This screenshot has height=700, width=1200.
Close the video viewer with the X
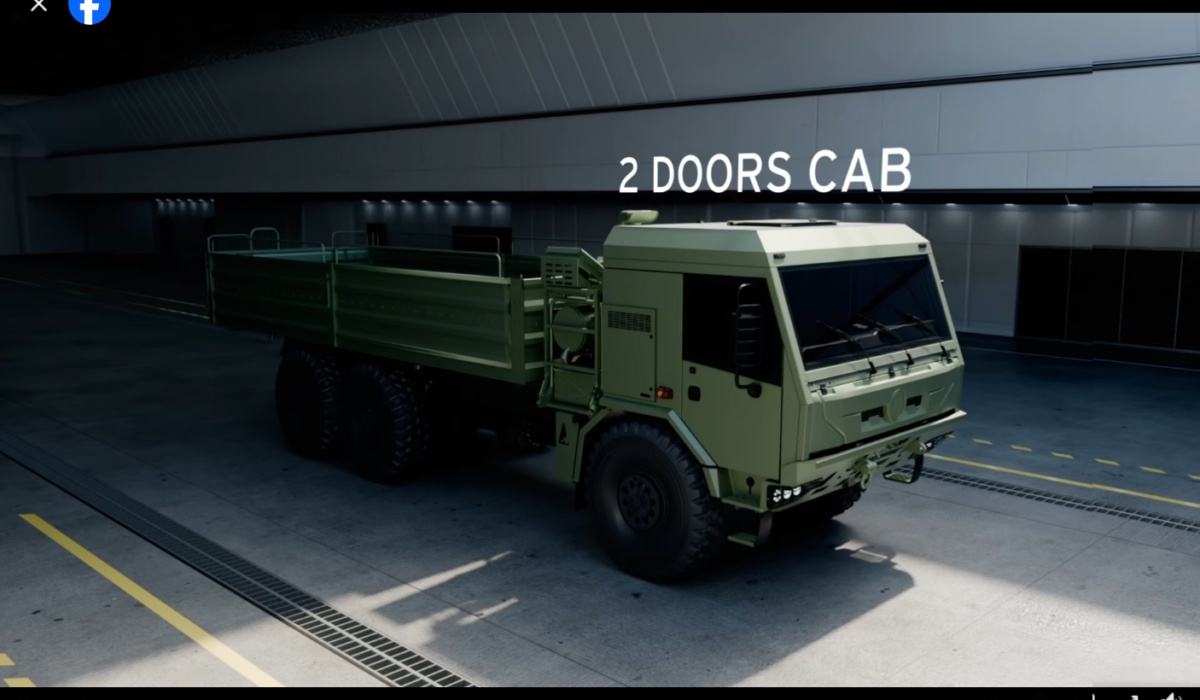coord(39,5)
